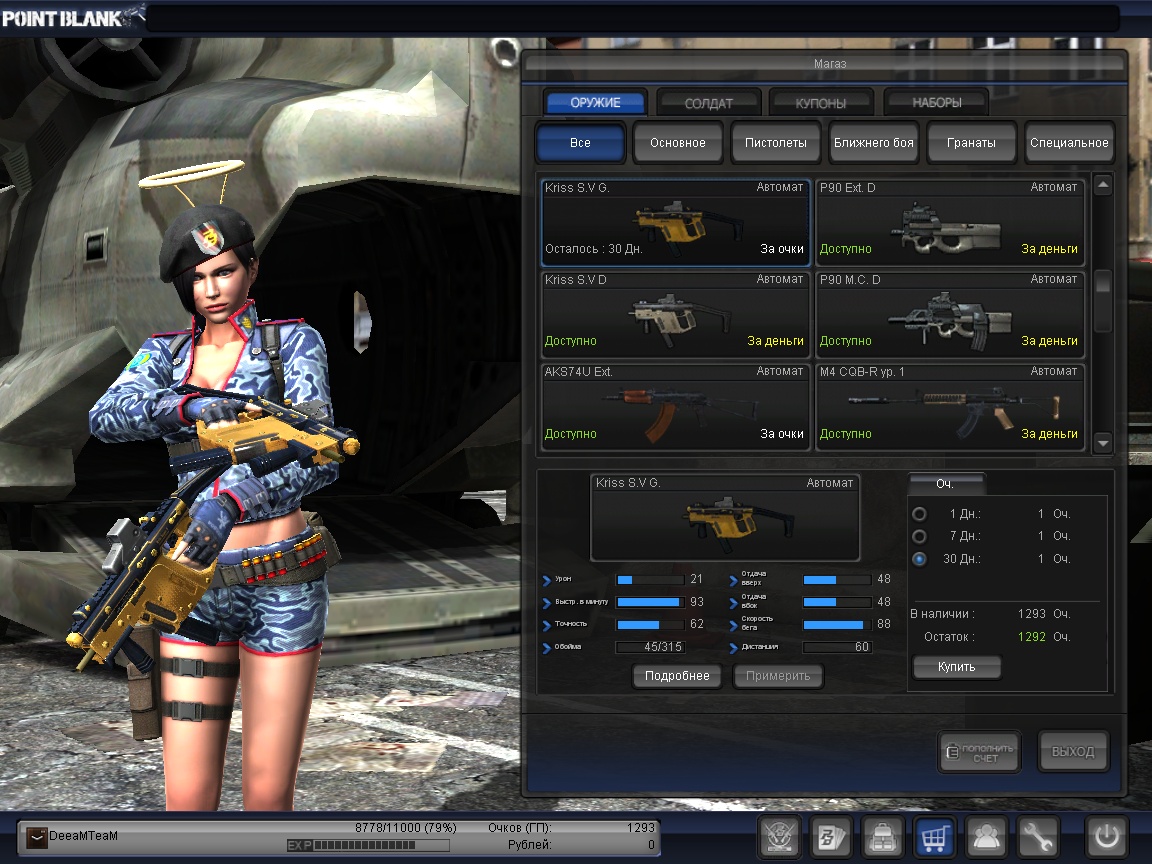This screenshot has height=864, width=1152.
Task: Select the 7 Дн. rental duration
Action: point(920,537)
